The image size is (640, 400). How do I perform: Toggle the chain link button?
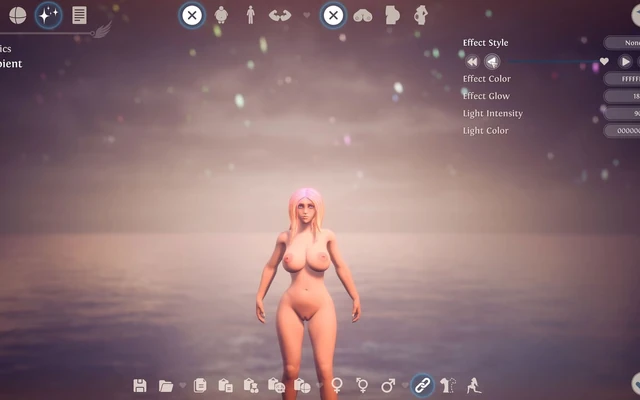coord(422,384)
